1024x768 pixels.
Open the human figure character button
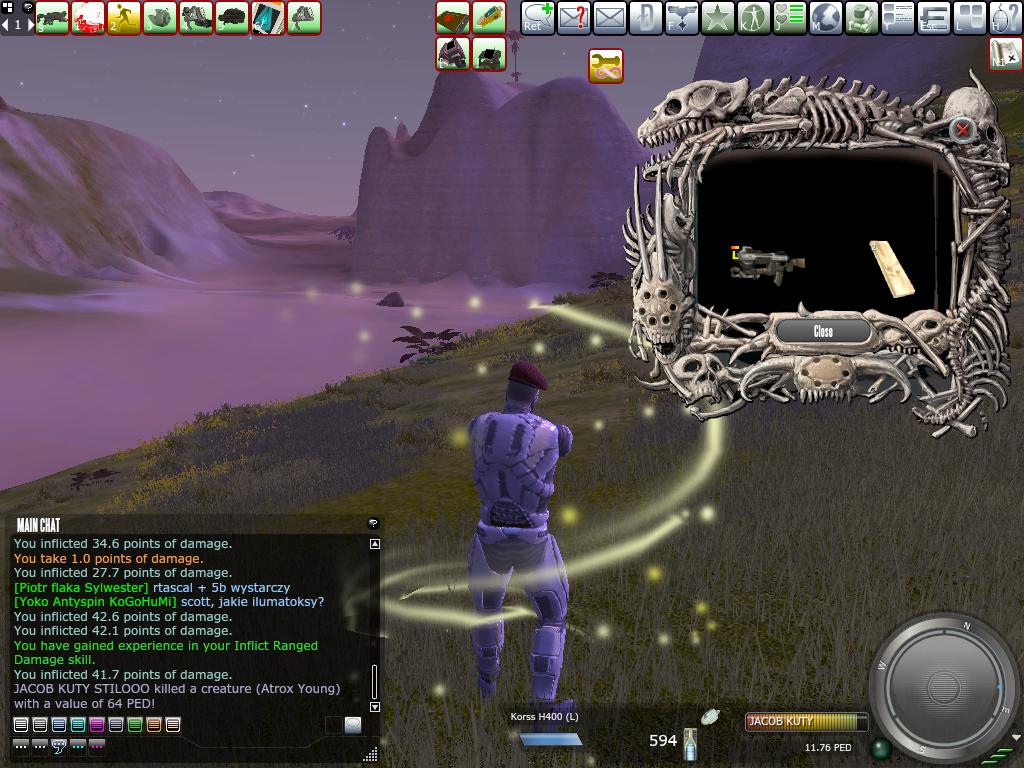tap(754, 17)
